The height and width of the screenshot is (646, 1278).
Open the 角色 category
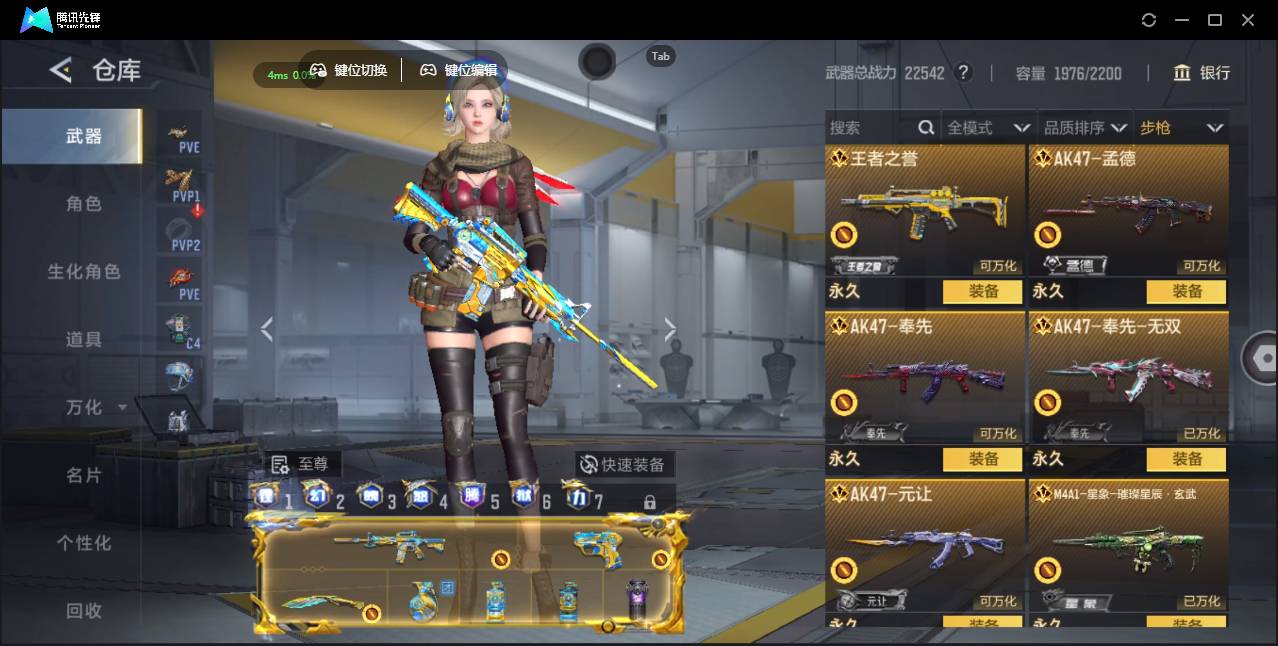tap(83, 204)
